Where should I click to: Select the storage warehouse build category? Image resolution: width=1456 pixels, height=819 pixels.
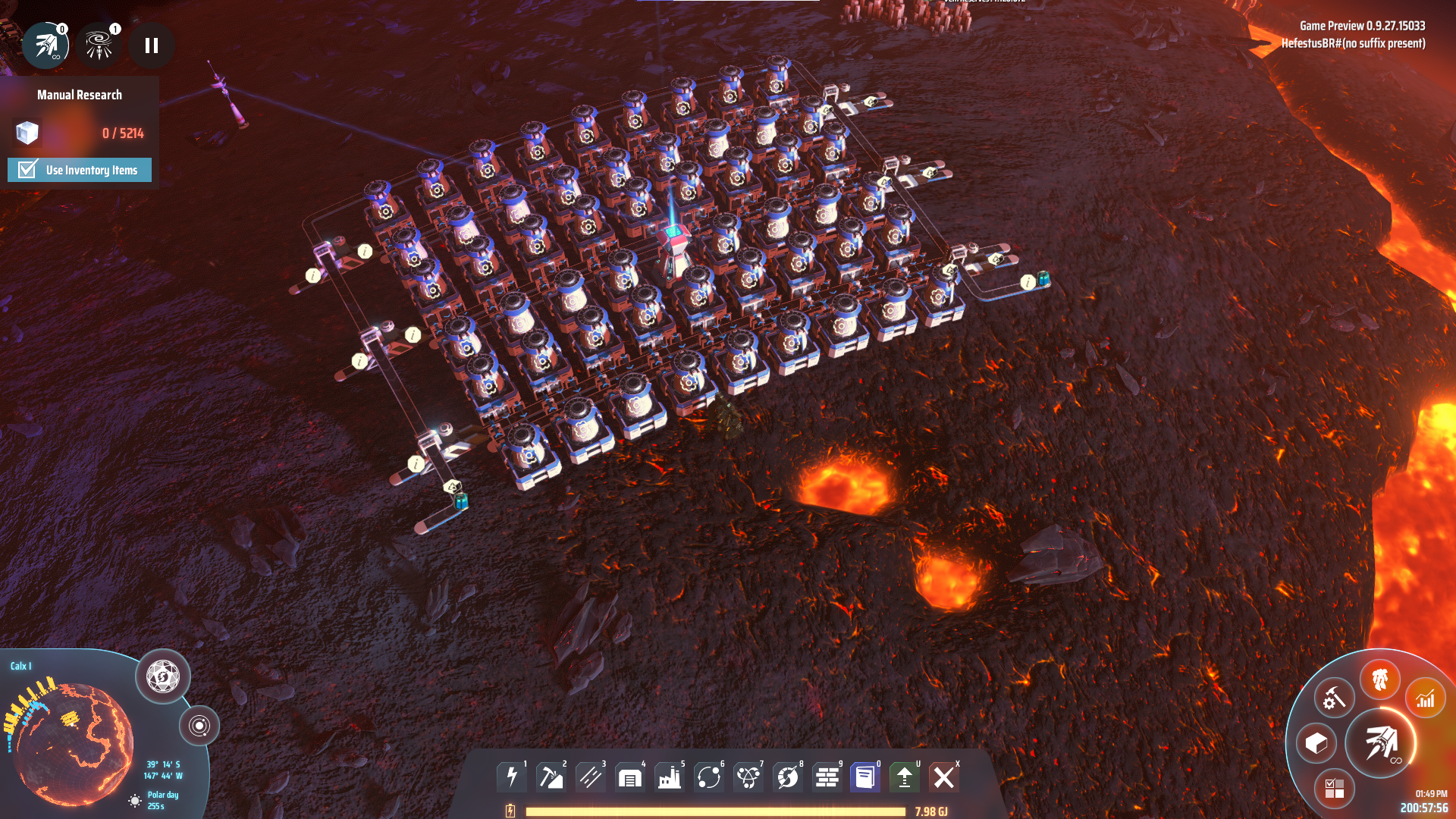630,777
